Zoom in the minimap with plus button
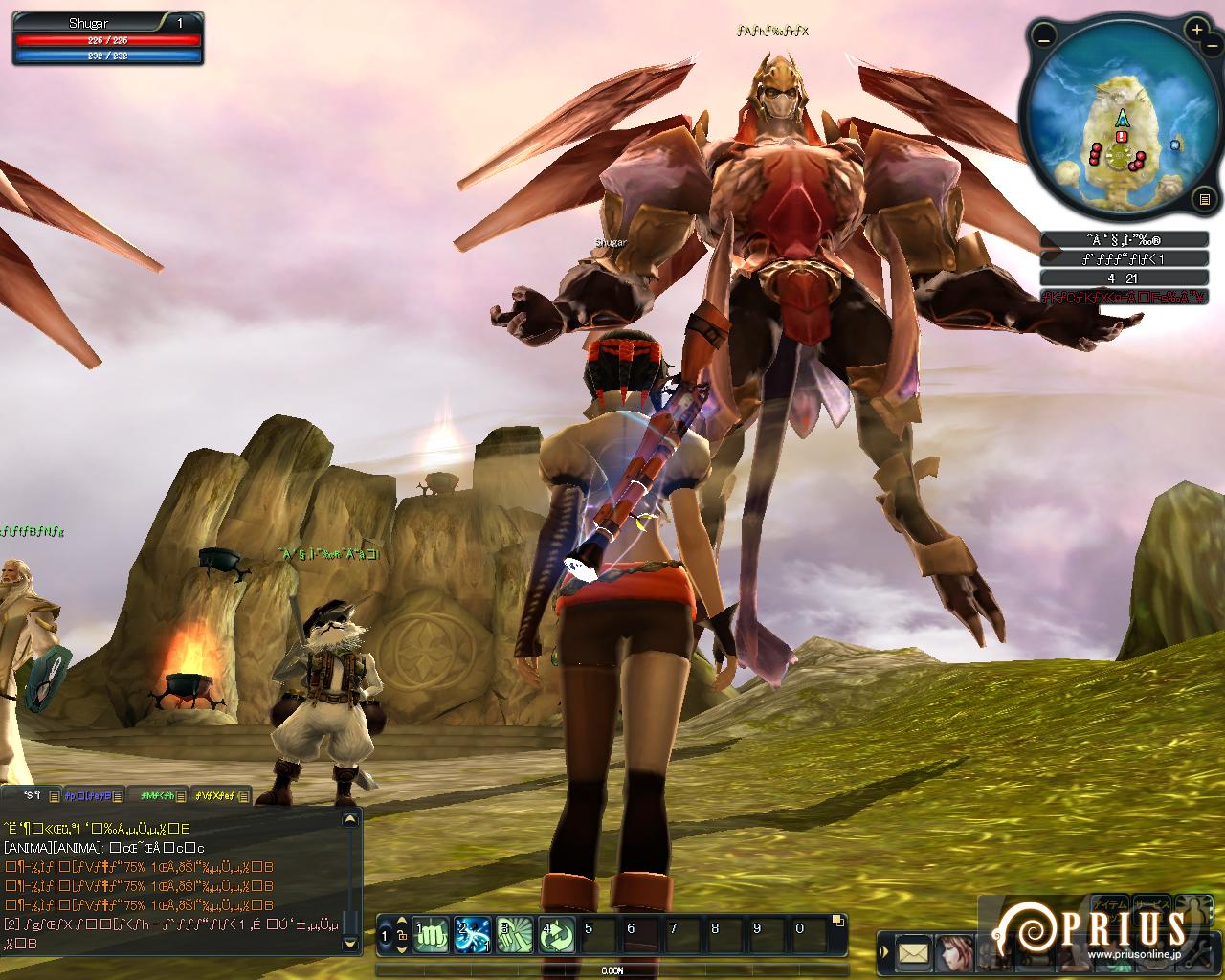Image resolution: width=1225 pixels, height=980 pixels. click(1197, 31)
